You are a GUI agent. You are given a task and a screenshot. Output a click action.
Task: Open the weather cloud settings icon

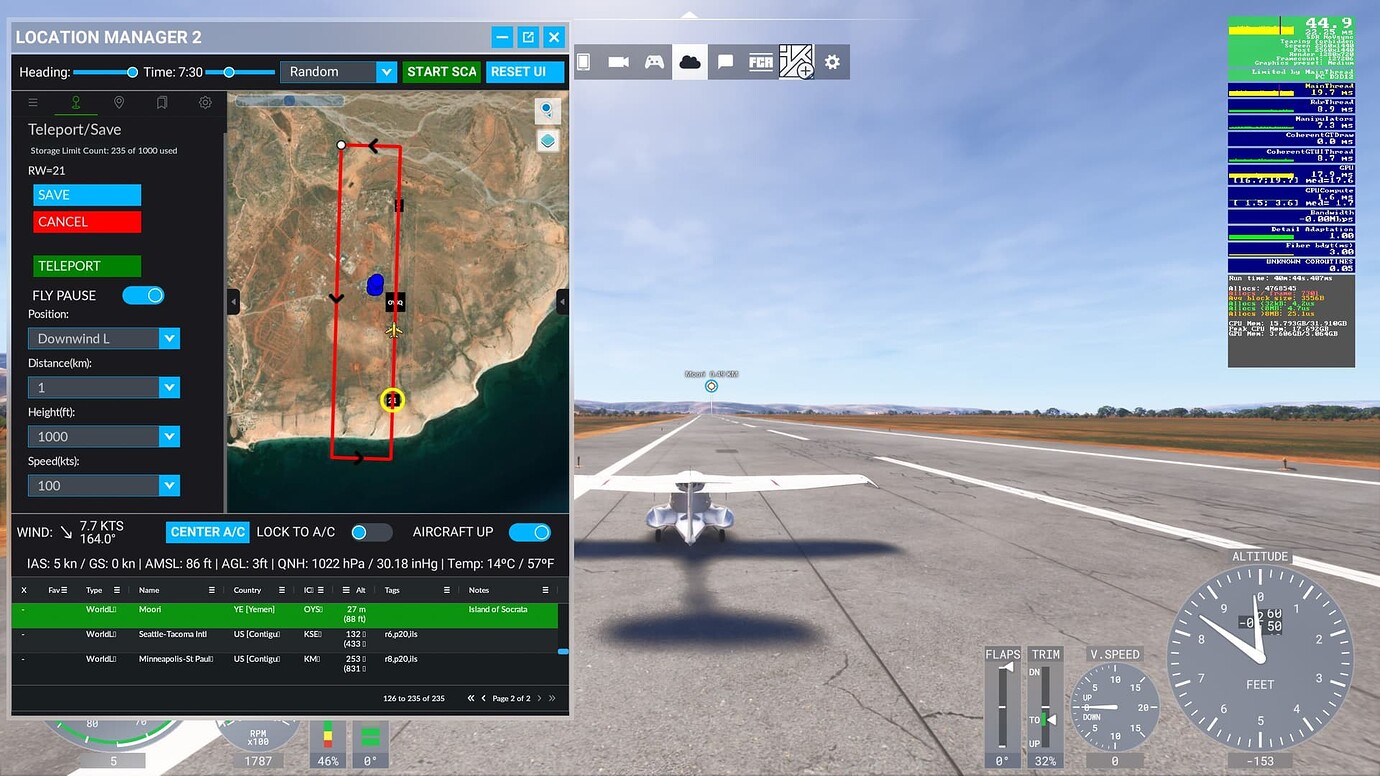[689, 61]
